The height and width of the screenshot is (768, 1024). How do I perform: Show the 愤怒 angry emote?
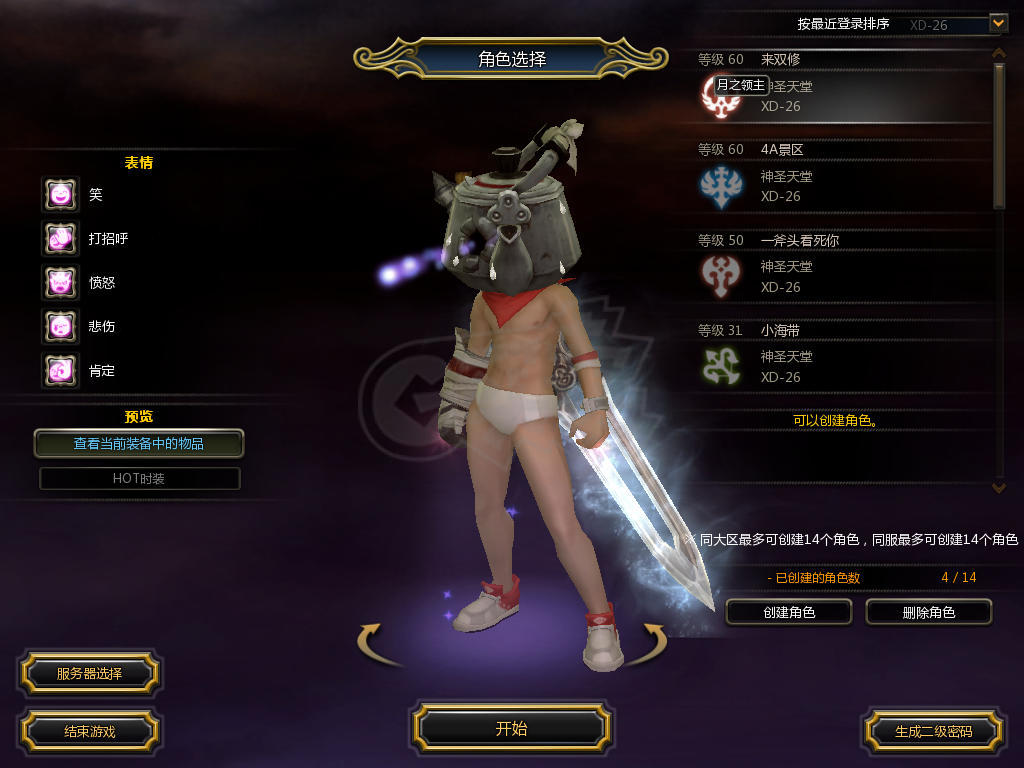point(60,283)
